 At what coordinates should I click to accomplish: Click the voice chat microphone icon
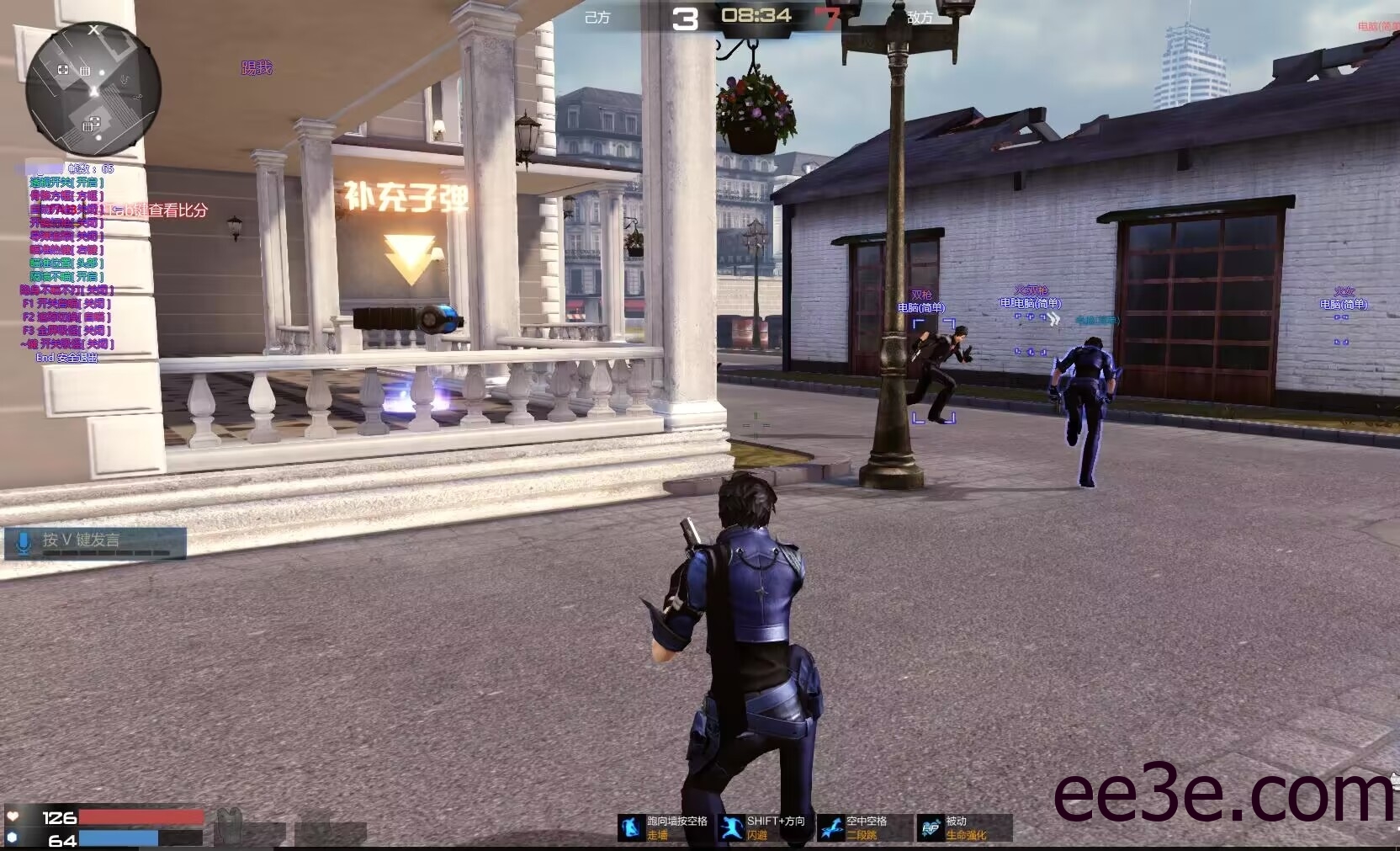pos(24,542)
